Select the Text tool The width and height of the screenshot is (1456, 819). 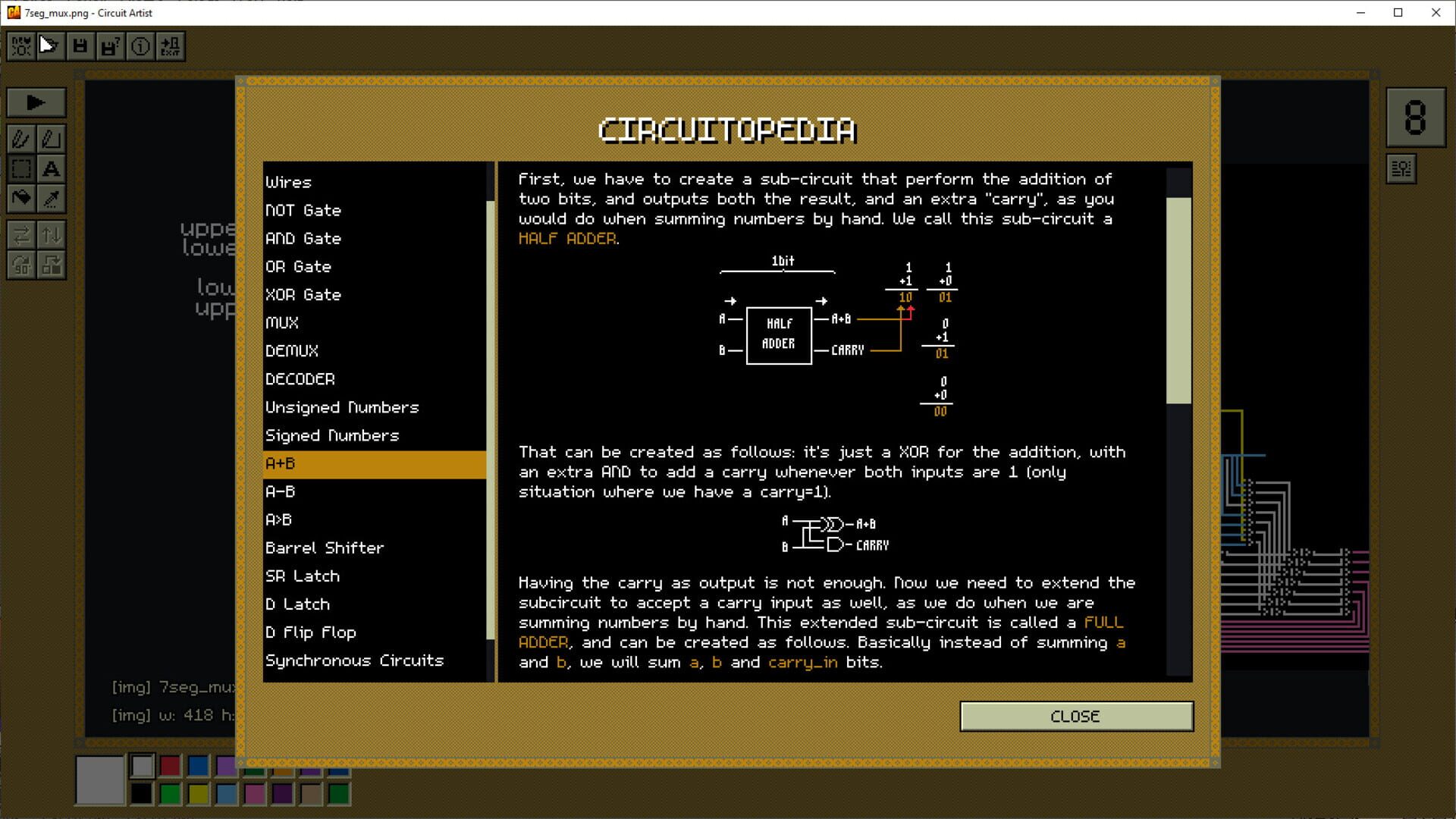point(52,169)
